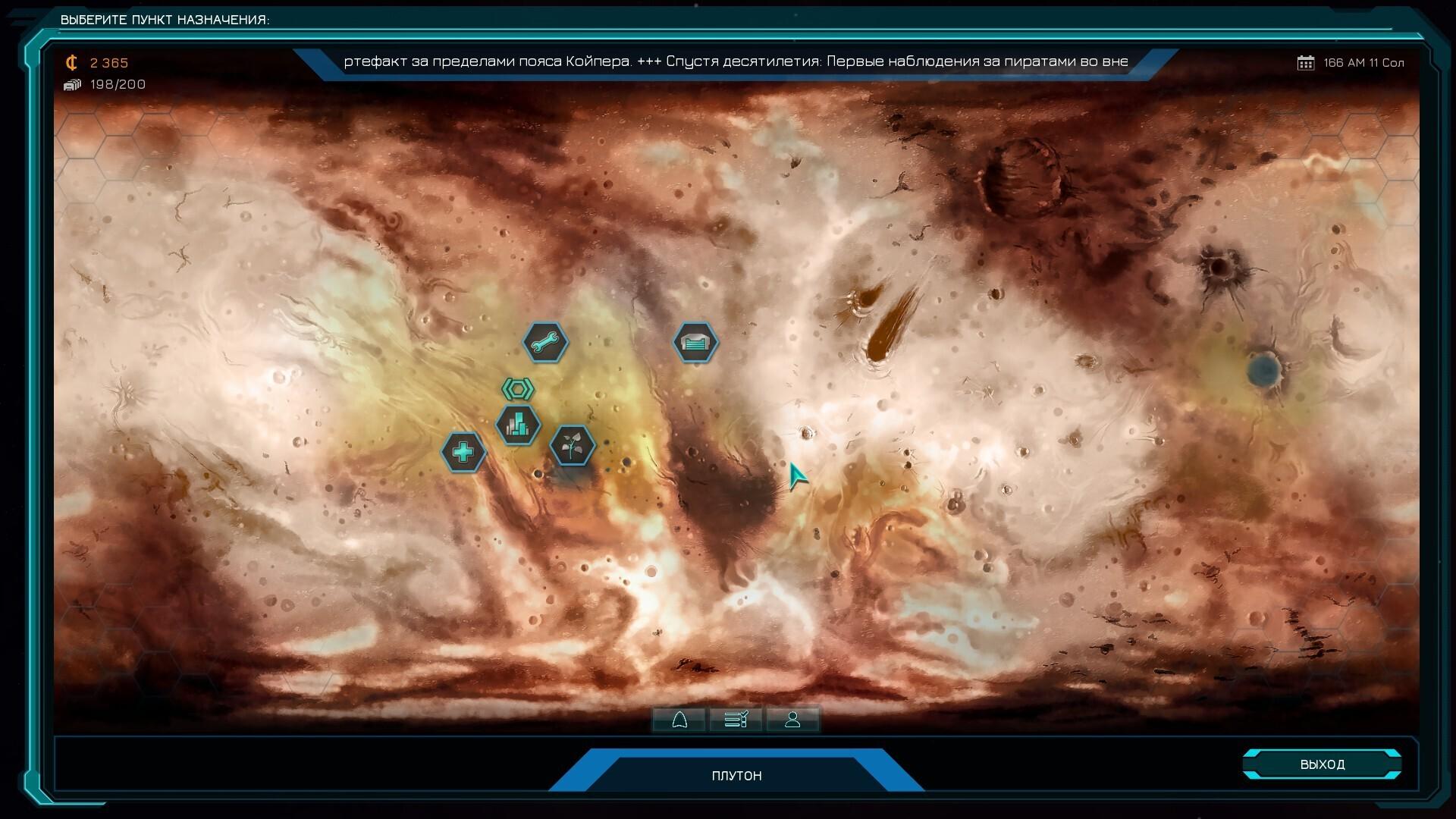The image size is (1456, 819).
Task: Open the mission checklist button
Action: pos(736,720)
